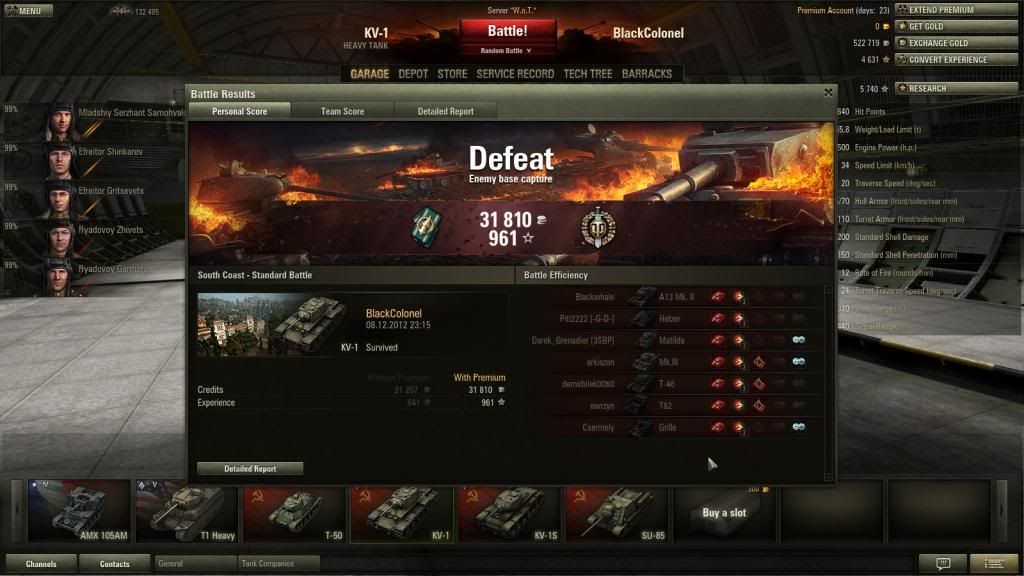
Task: Open the Detailed Report tab
Action: point(445,111)
